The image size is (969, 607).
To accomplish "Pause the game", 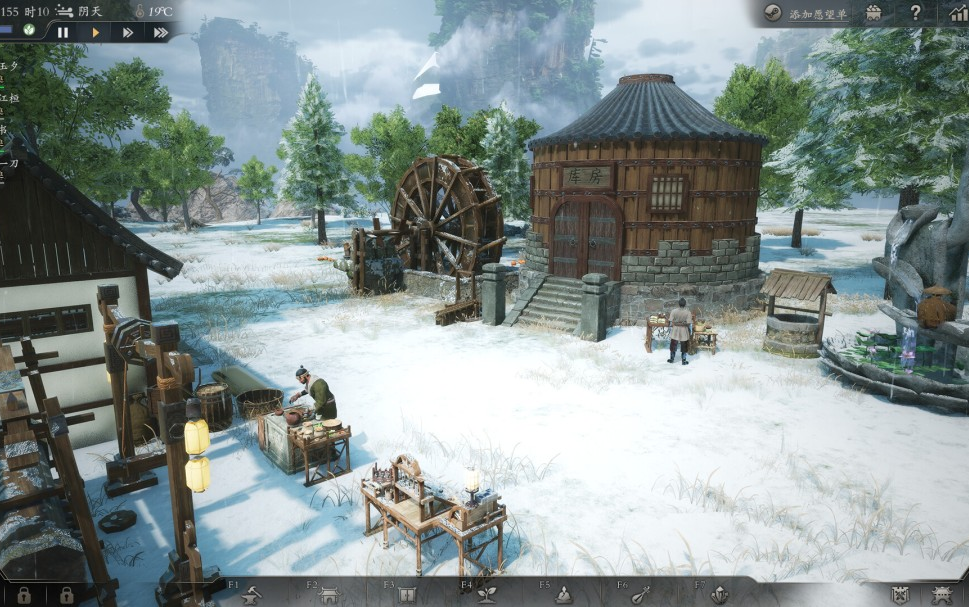I will coord(63,32).
